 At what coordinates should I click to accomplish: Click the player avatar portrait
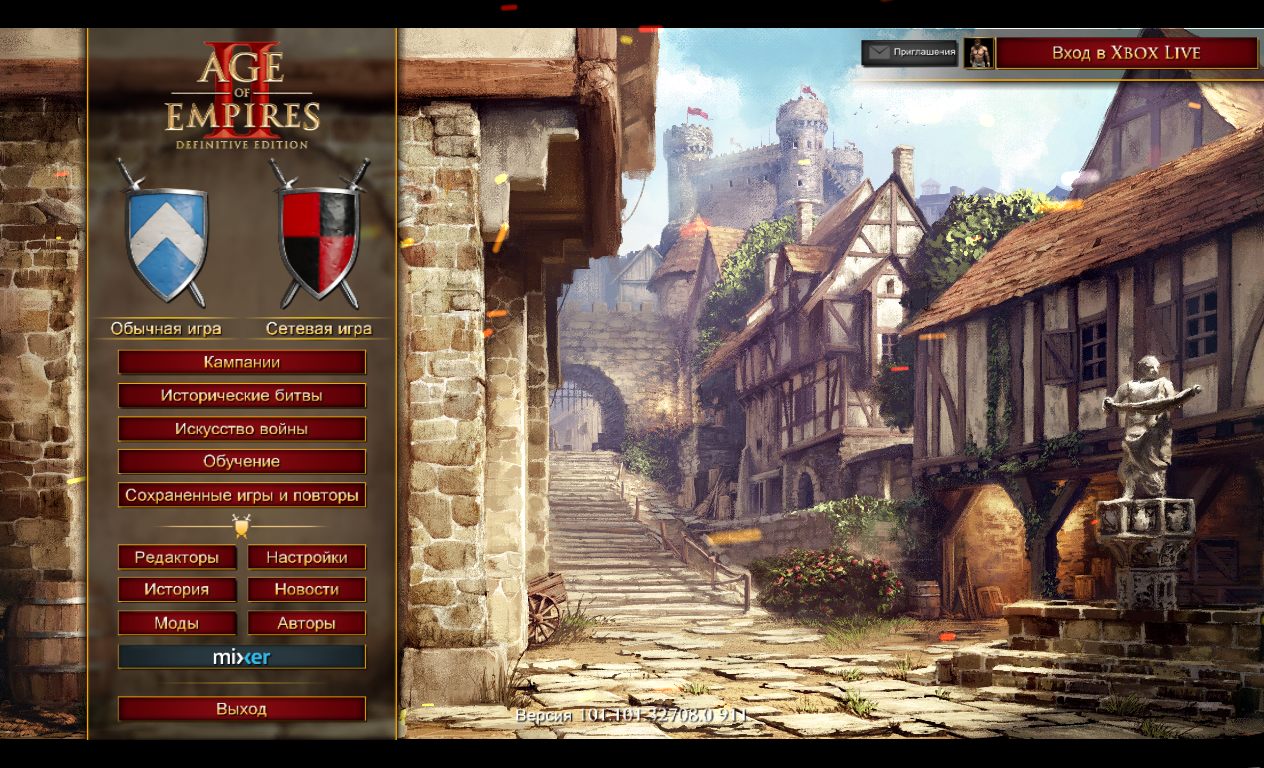[978, 53]
